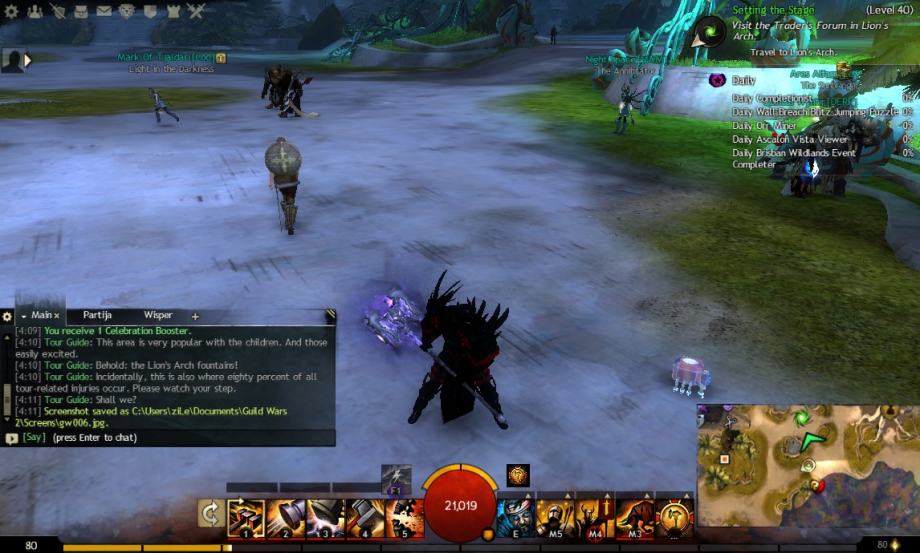This screenshot has width=920, height=553.
Task: Open the Black Lion Trading Company icon
Action: click(127, 11)
